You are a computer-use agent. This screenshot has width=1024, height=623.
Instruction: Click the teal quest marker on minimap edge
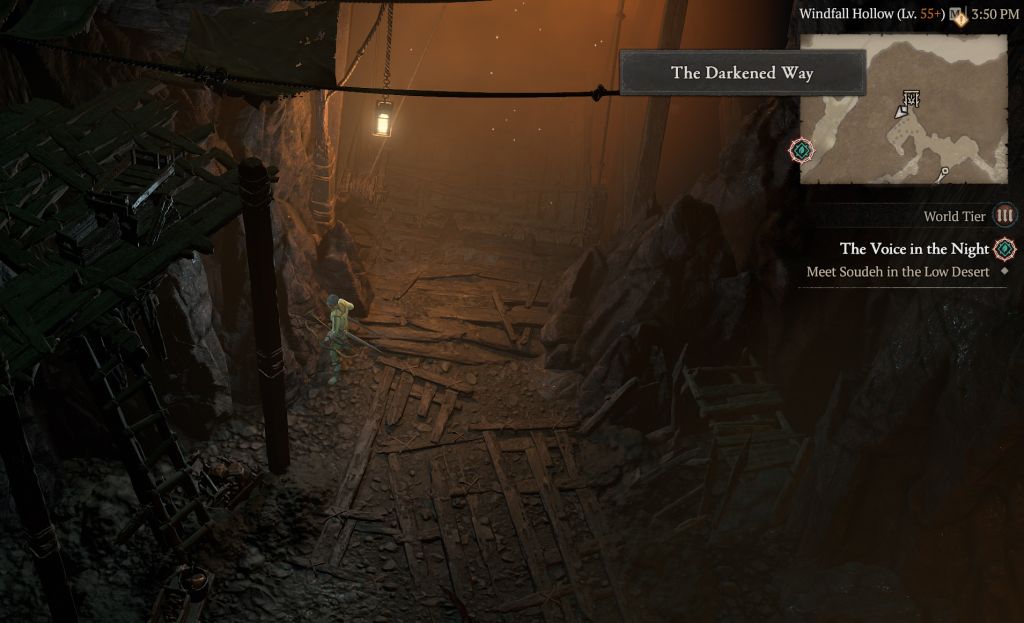click(801, 150)
